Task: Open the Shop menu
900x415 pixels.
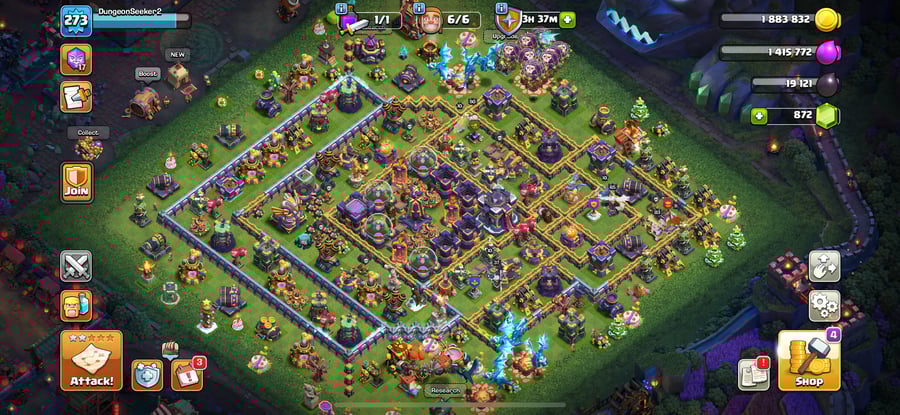Action: click(809, 361)
